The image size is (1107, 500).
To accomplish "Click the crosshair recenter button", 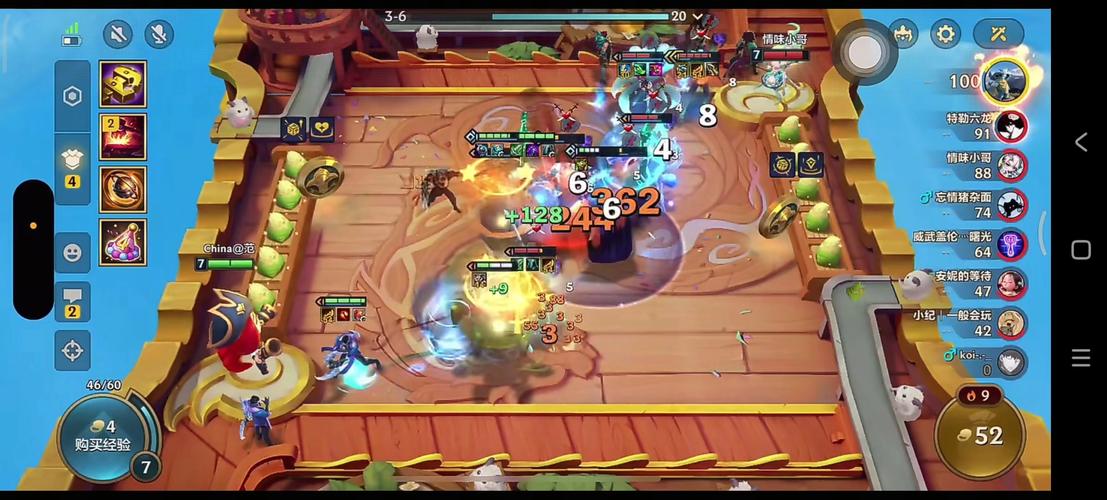I will click(x=72, y=350).
